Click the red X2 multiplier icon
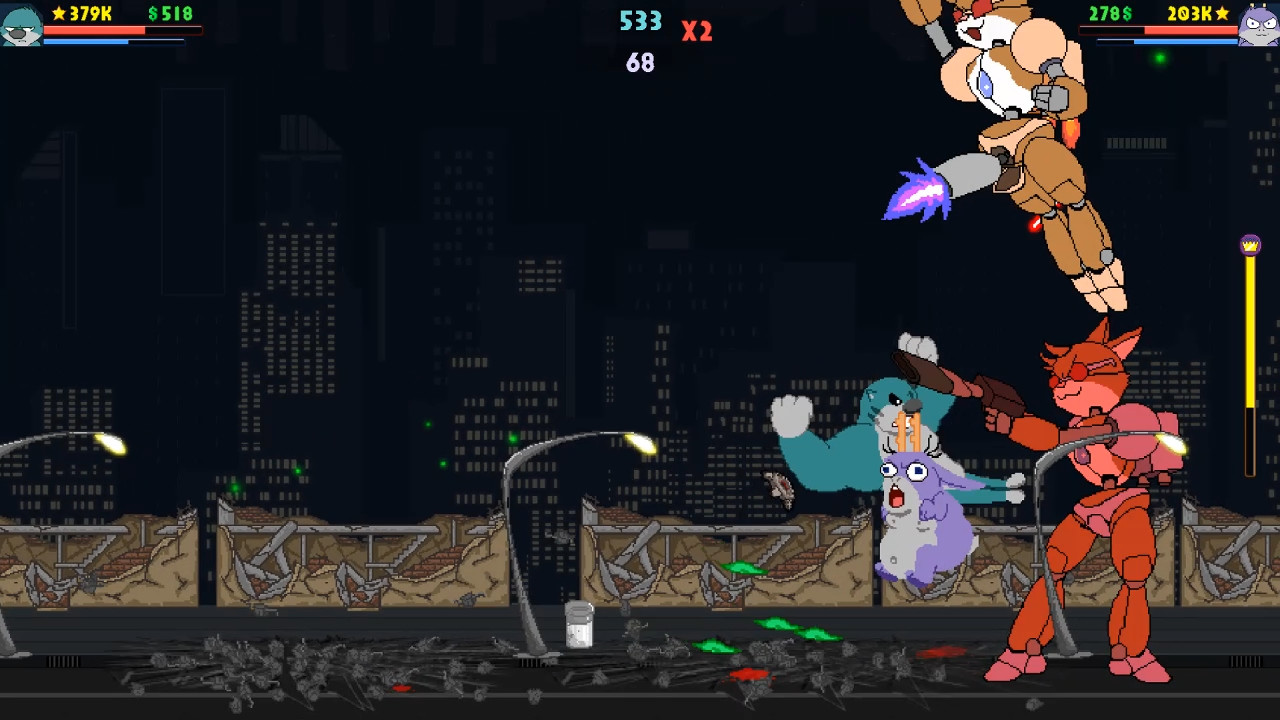1280x720 pixels. (696, 31)
